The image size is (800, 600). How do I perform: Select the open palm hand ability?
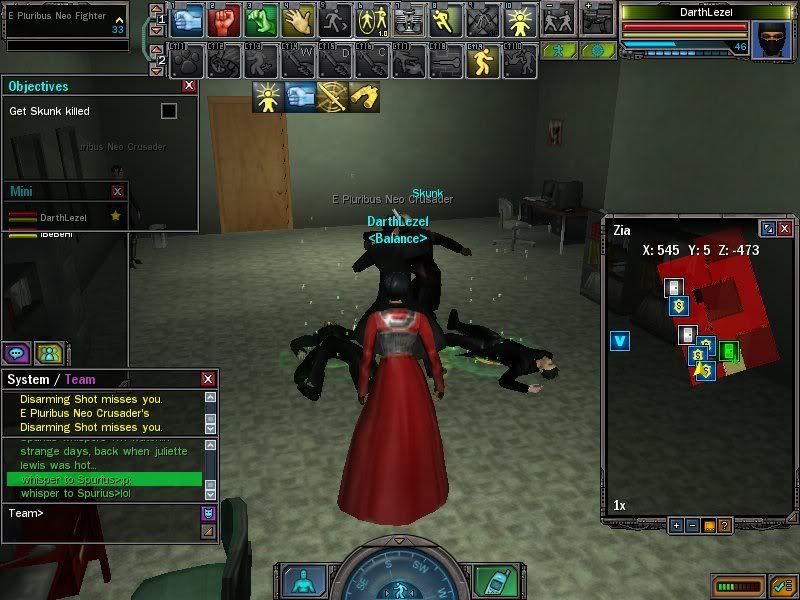click(x=299, y=19)
